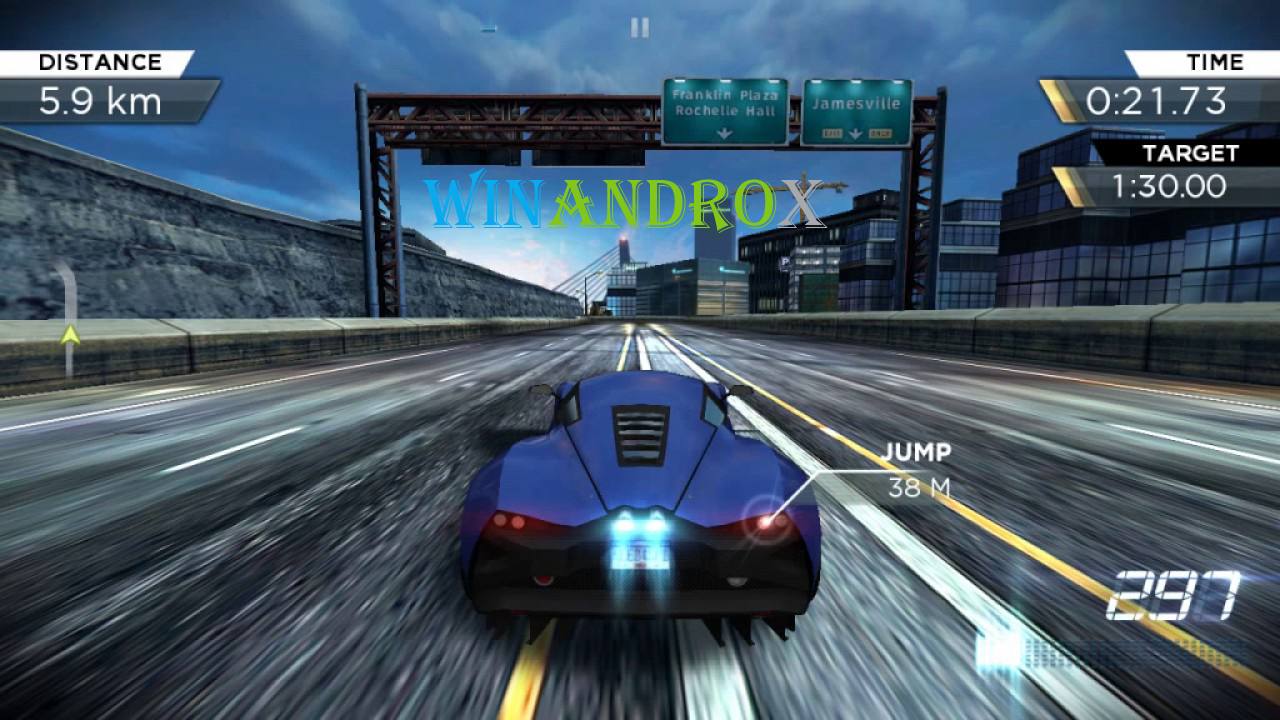Select the Jamesville road sign
The width and height of the screenshot is (1280, 720).
[x=855, y=103]
